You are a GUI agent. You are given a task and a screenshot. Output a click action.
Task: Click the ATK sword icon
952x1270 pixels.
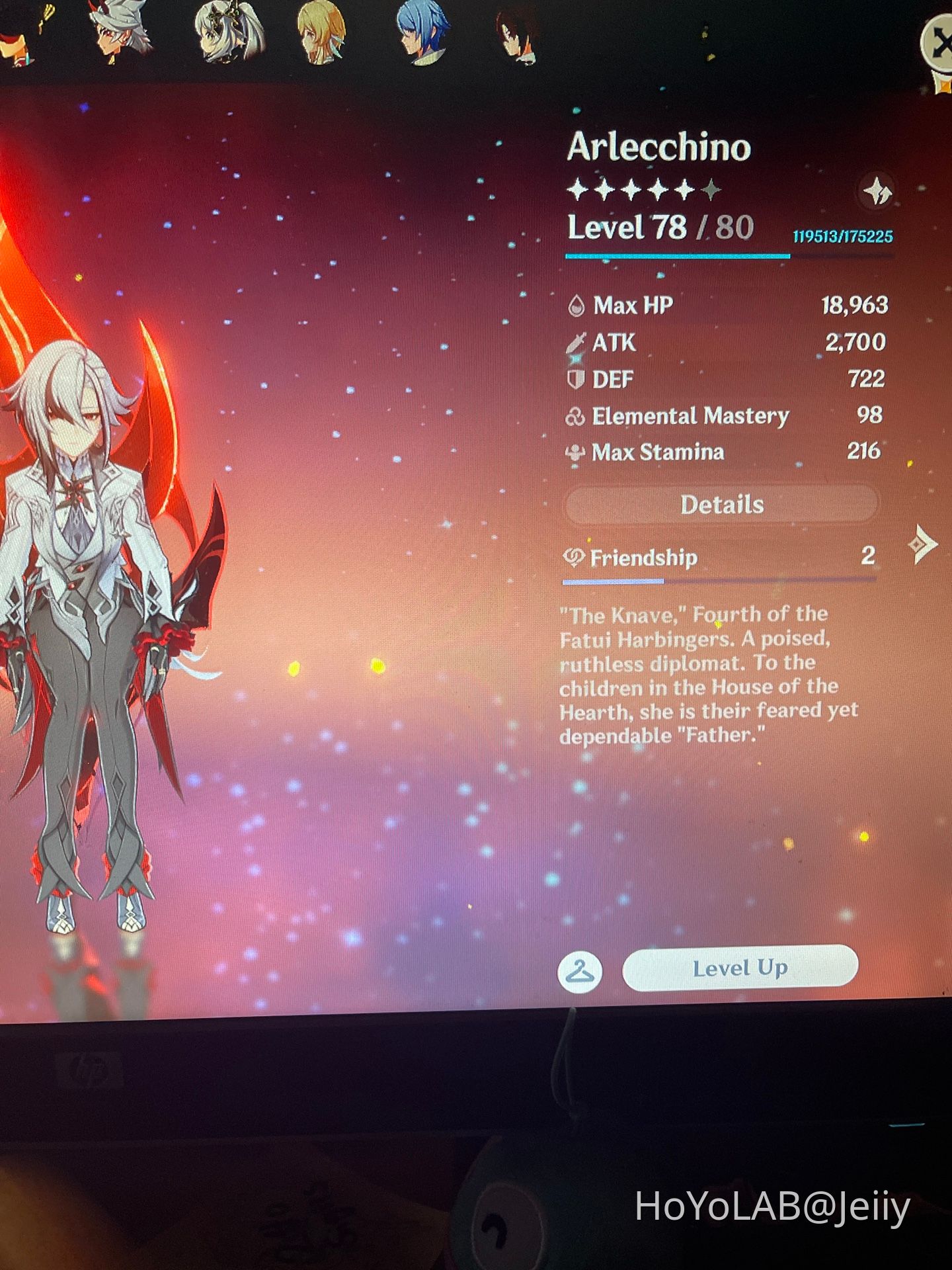[577, 343]
